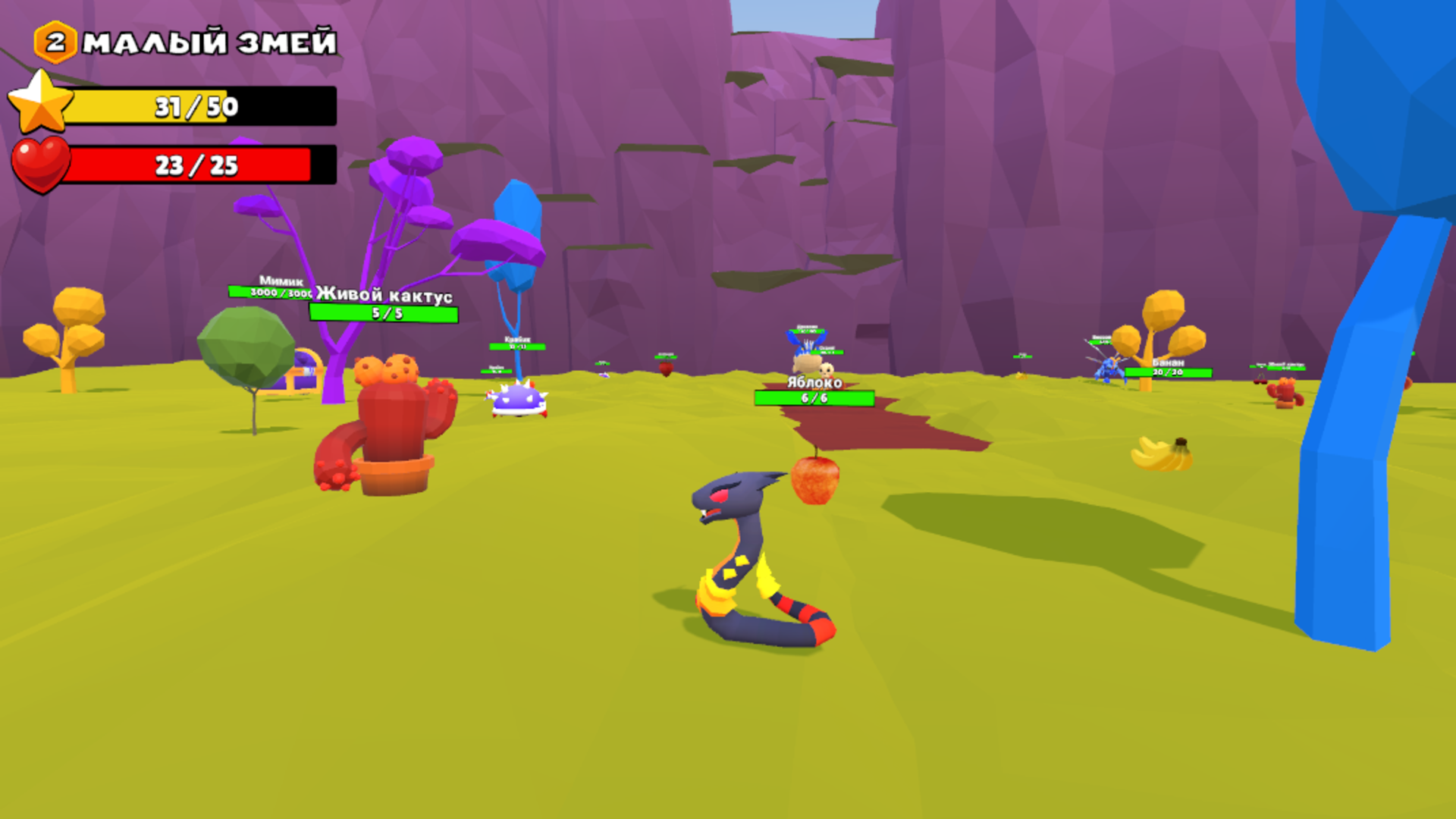The width and height of the screenshot is (1456, 819).
Task: Click the Живой кактус name label
Action: 382,296
